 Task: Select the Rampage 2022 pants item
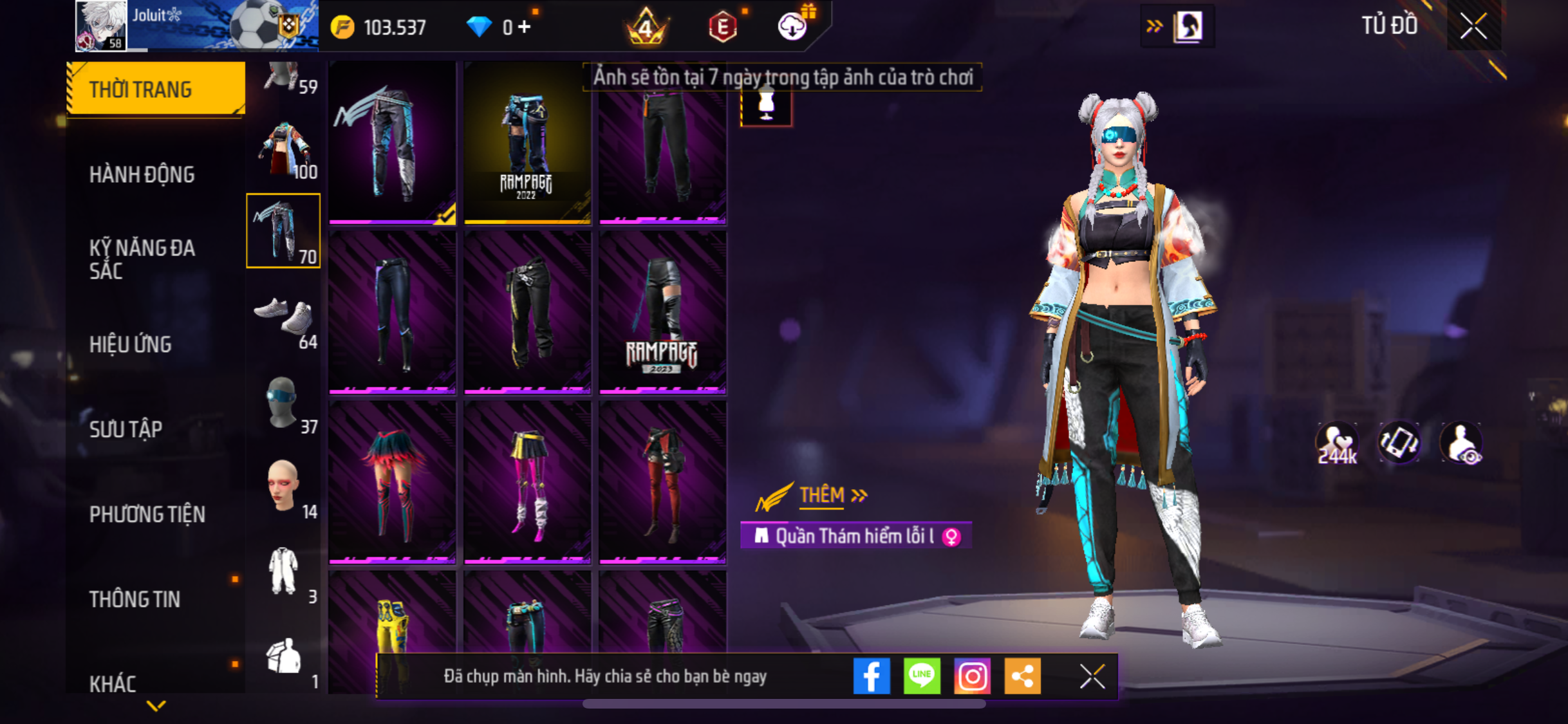(x=527, y=143)
